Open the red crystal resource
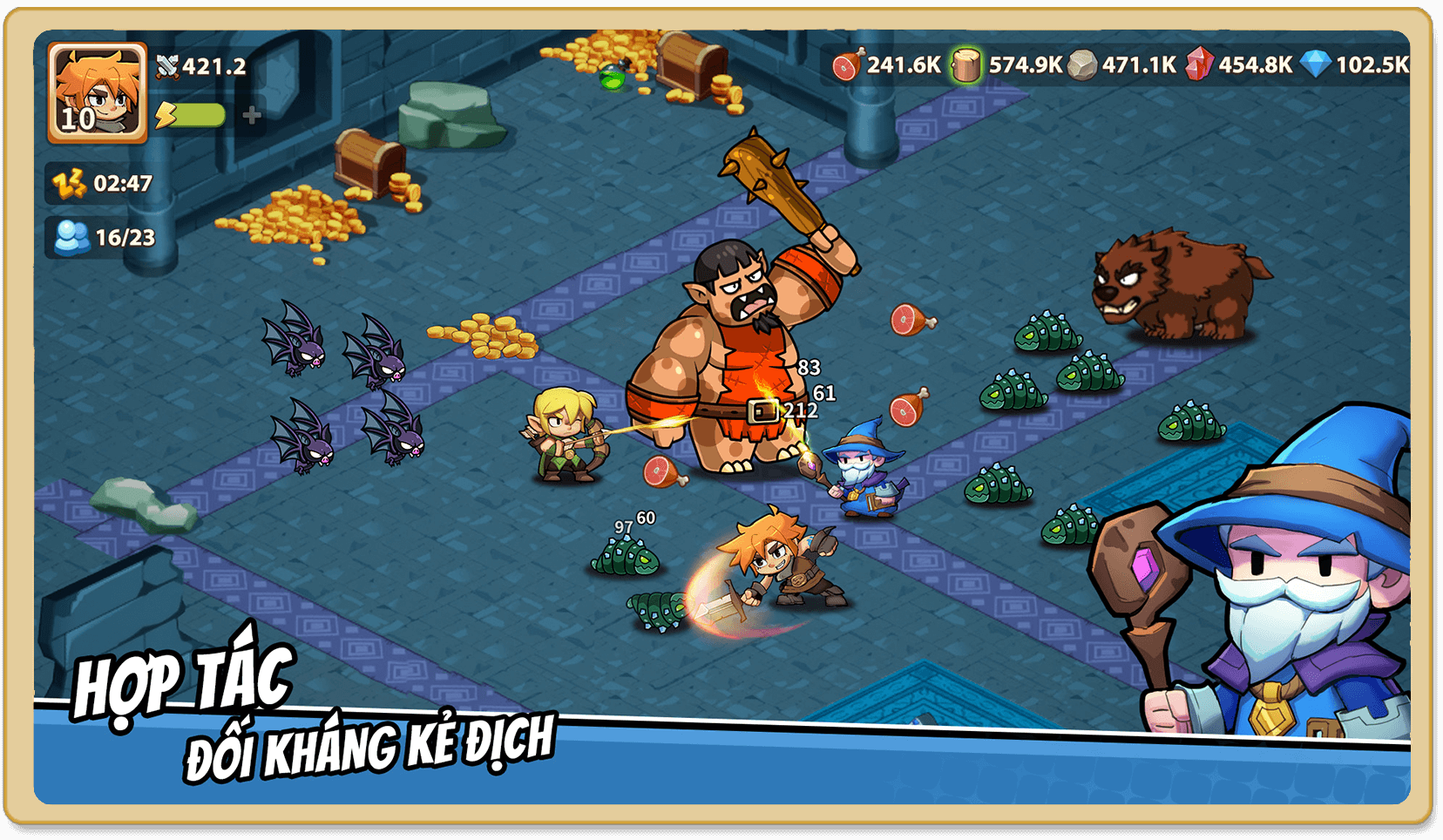Image resolution: width=1443 pixels, height=840 pixels. click(x=1239, y=64)
